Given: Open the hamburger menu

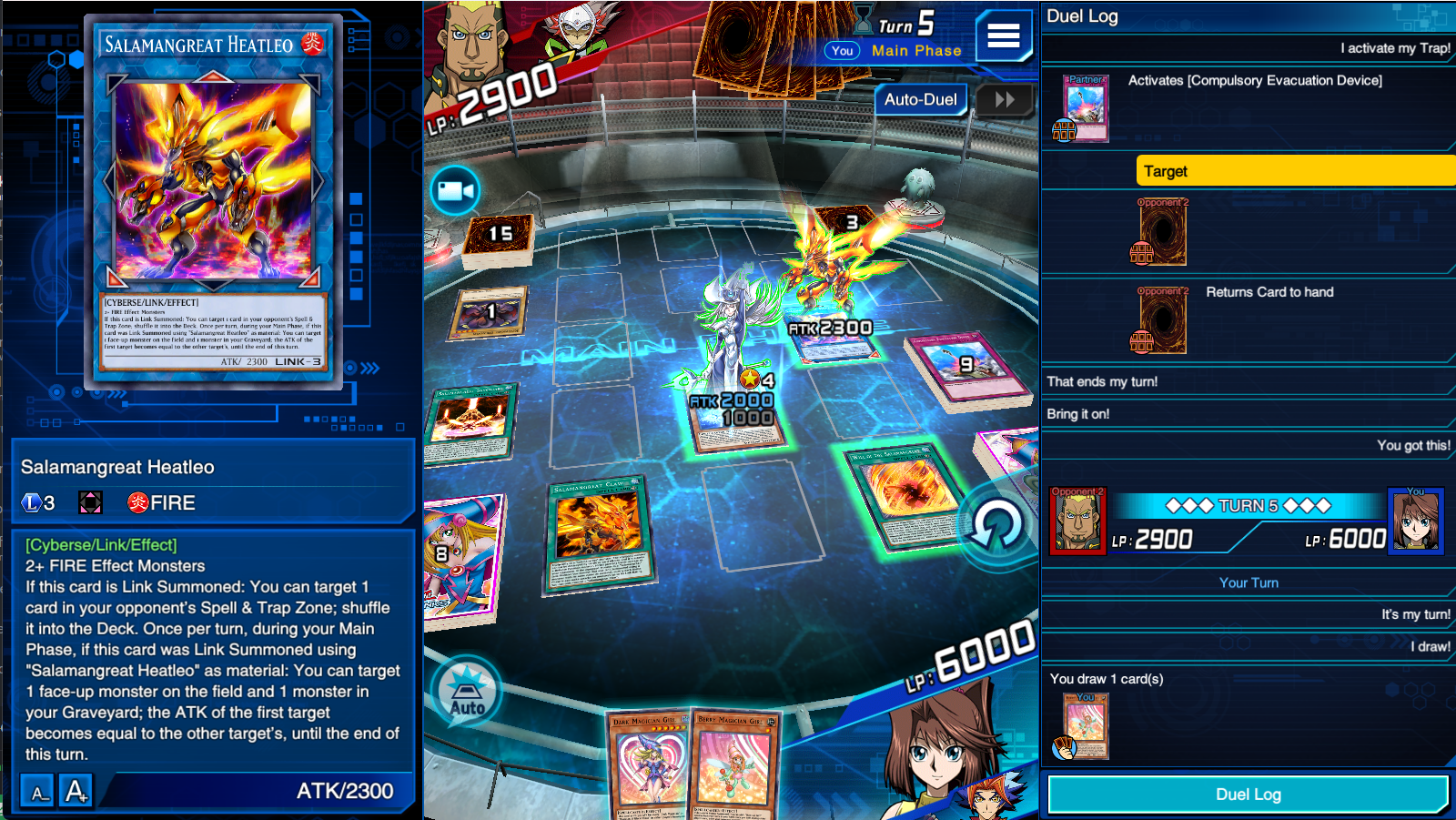Looking at the screenshot, I should [1003, 35].
